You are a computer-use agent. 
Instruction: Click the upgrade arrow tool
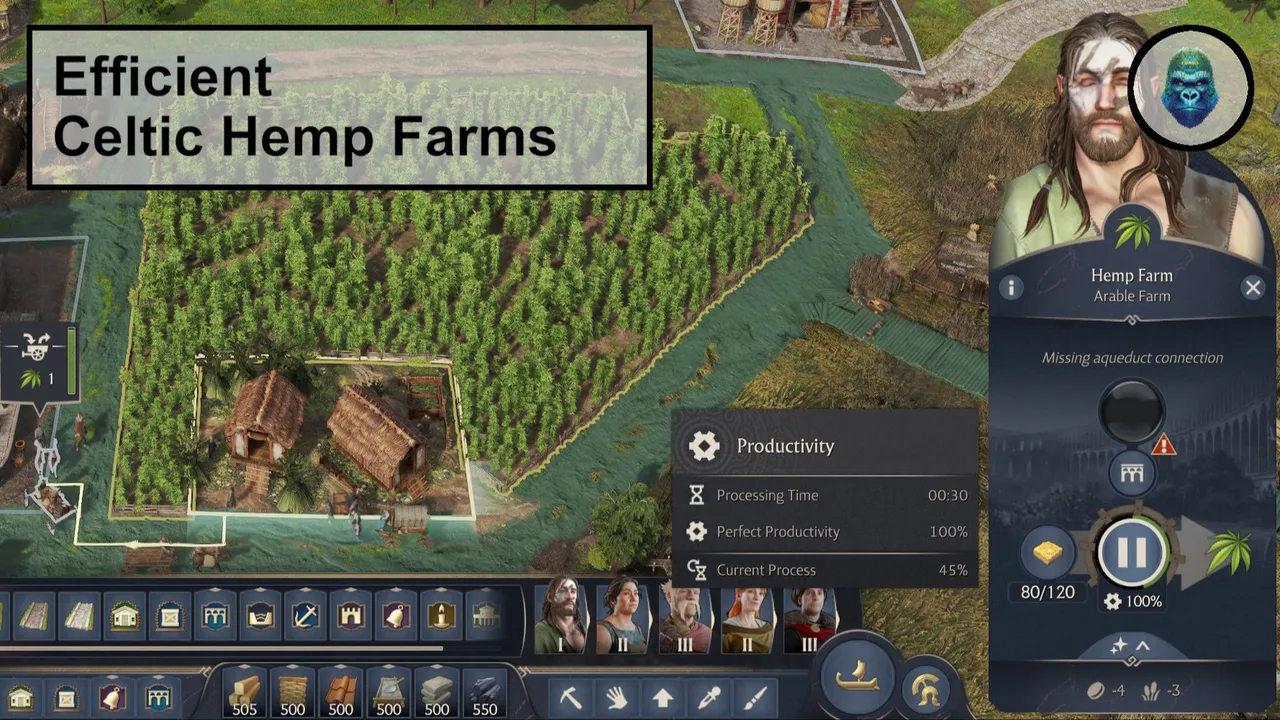coord(662,697)
